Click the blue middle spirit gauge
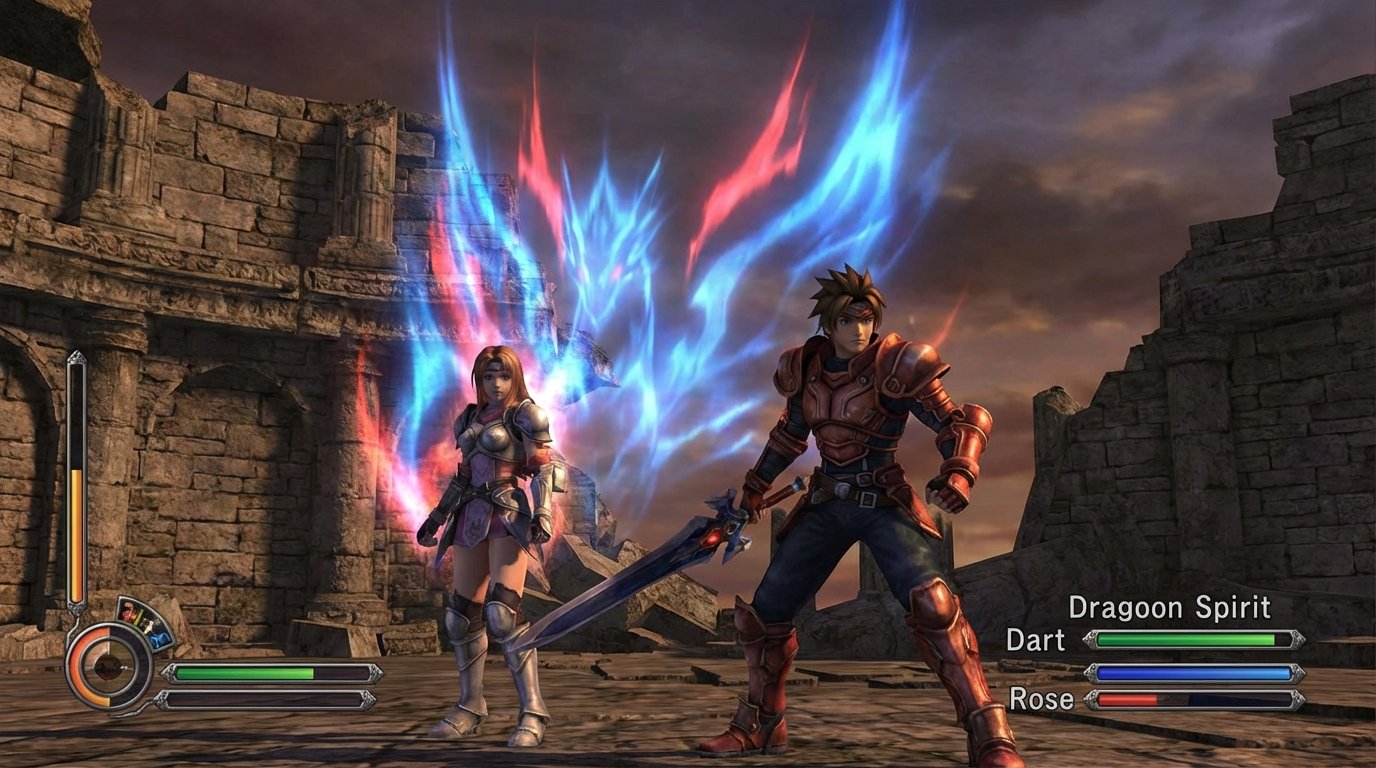Viewport: 1376px width, 768px height. (1196, 672)
